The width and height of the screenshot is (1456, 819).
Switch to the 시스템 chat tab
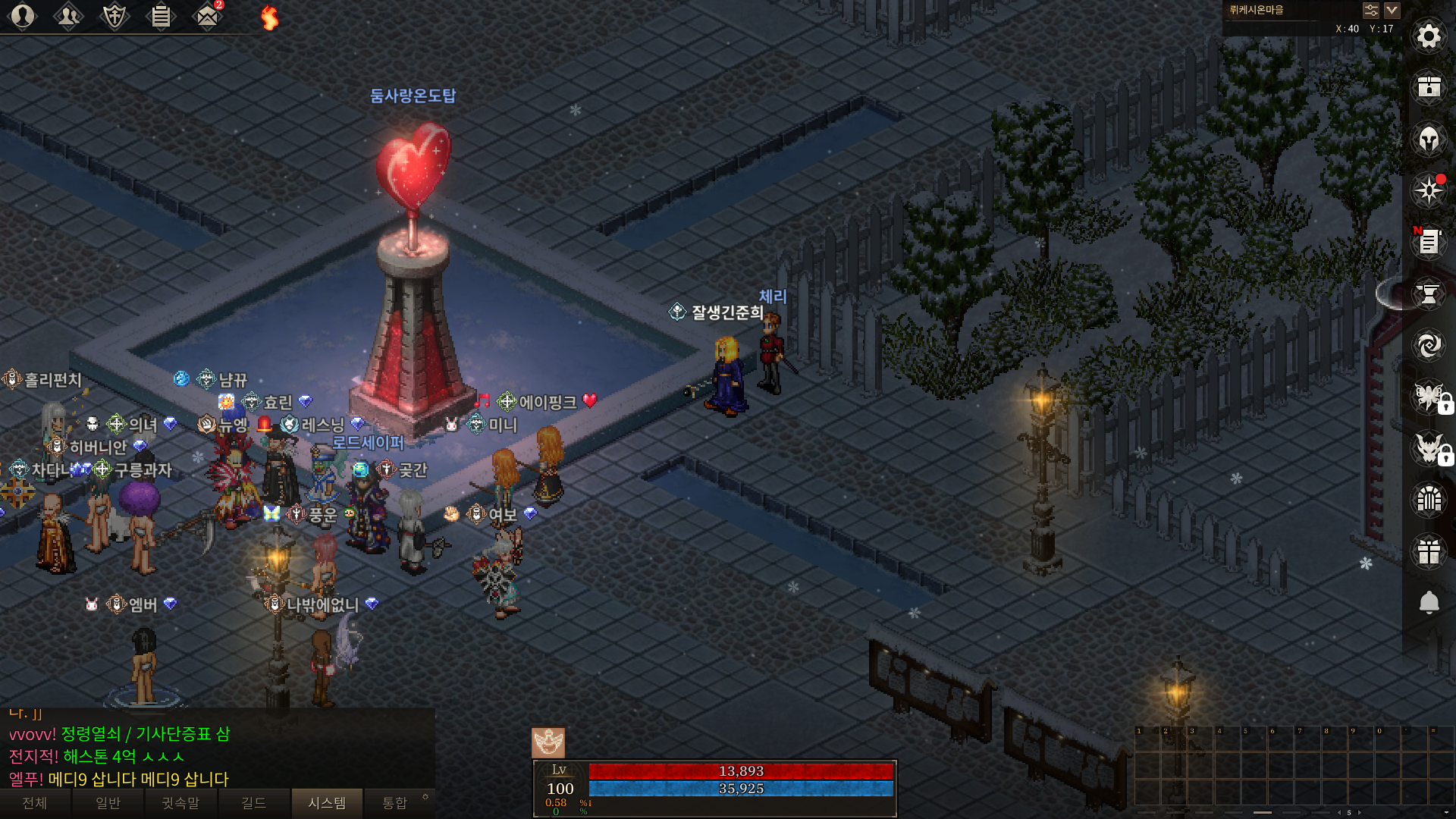(327, 803)
